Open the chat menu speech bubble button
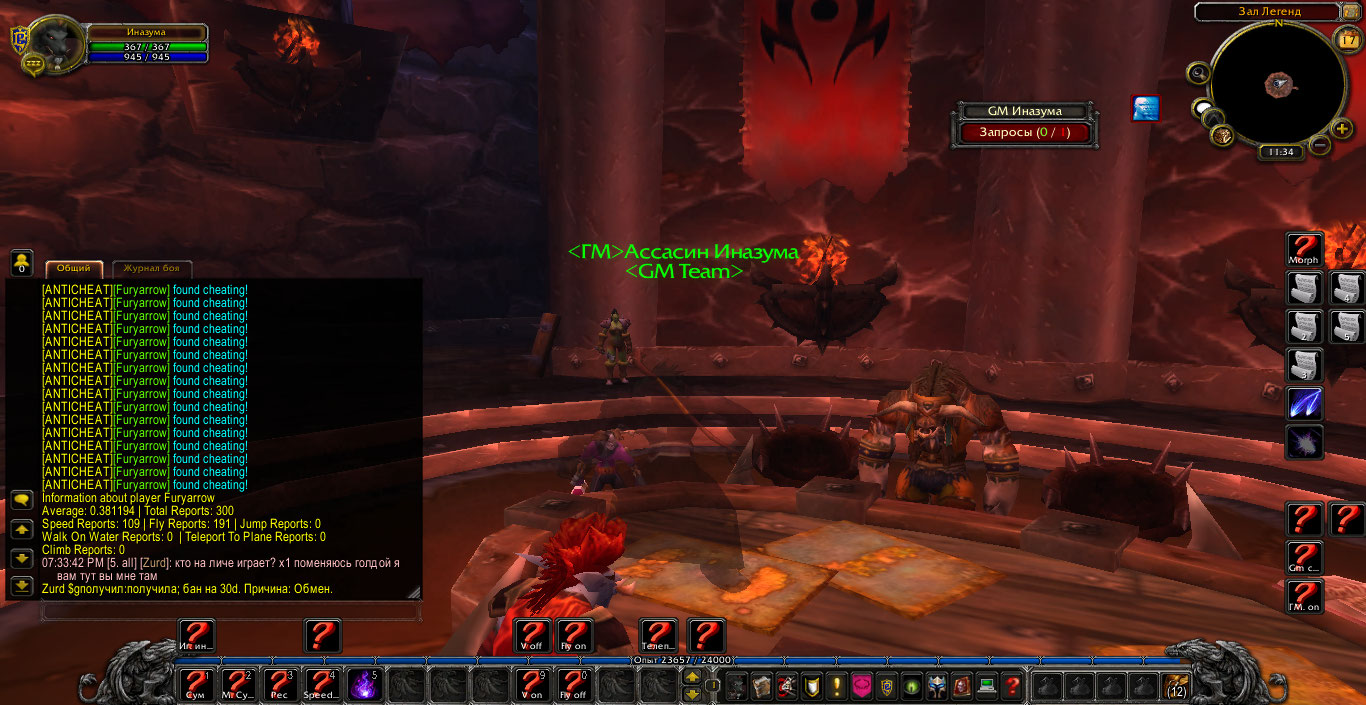Screen dimensions: 1366x705 (x=21, y=500)
